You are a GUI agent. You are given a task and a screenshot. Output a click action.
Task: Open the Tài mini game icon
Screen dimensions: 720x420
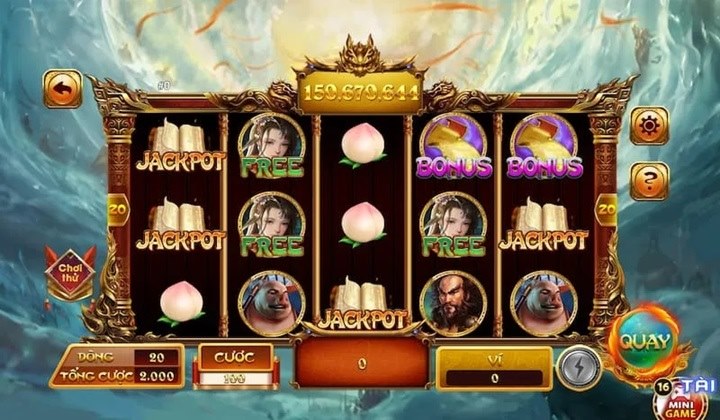[688, 396]
